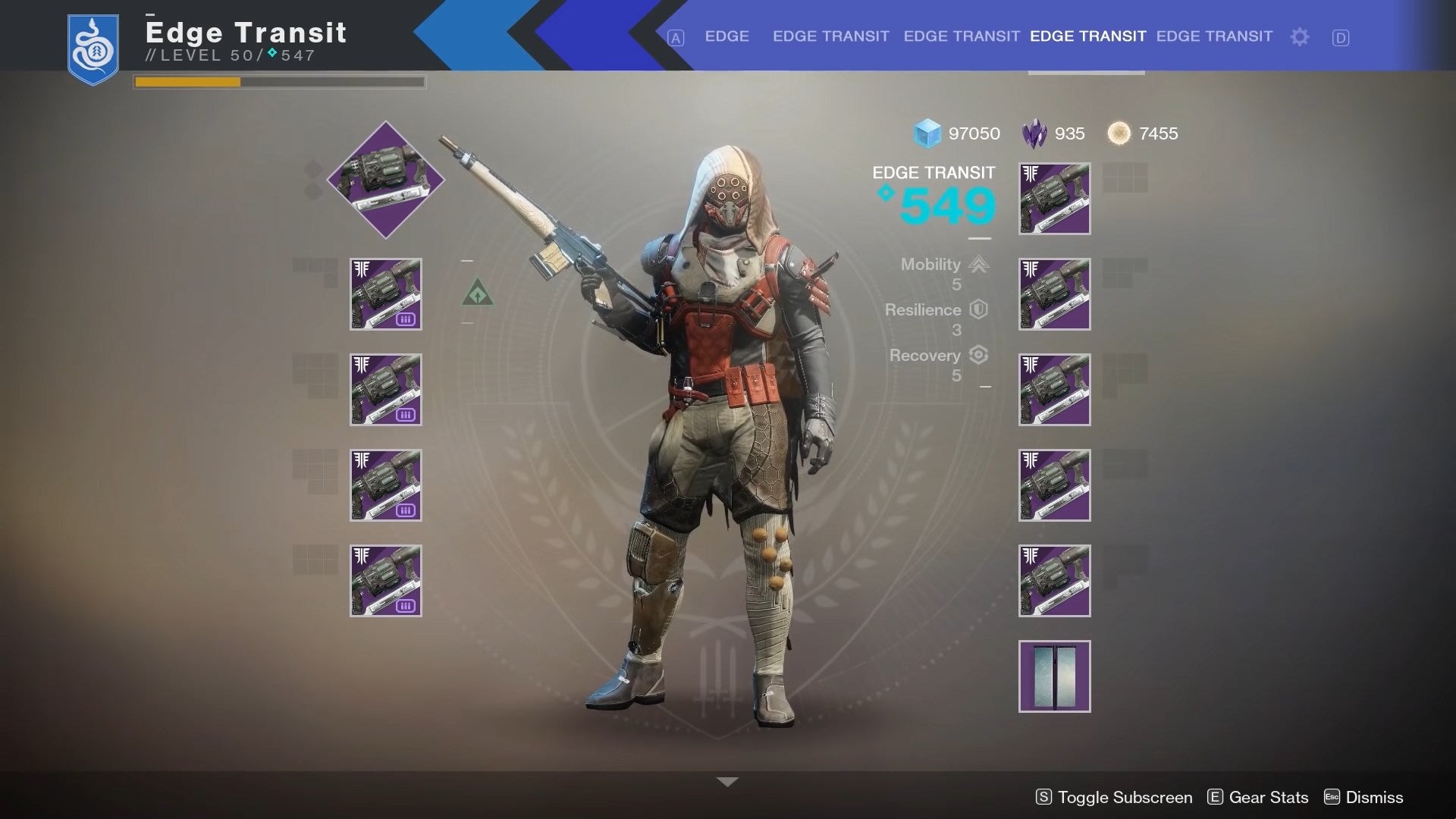Click the Resilience shield icon

coord(977,309)
